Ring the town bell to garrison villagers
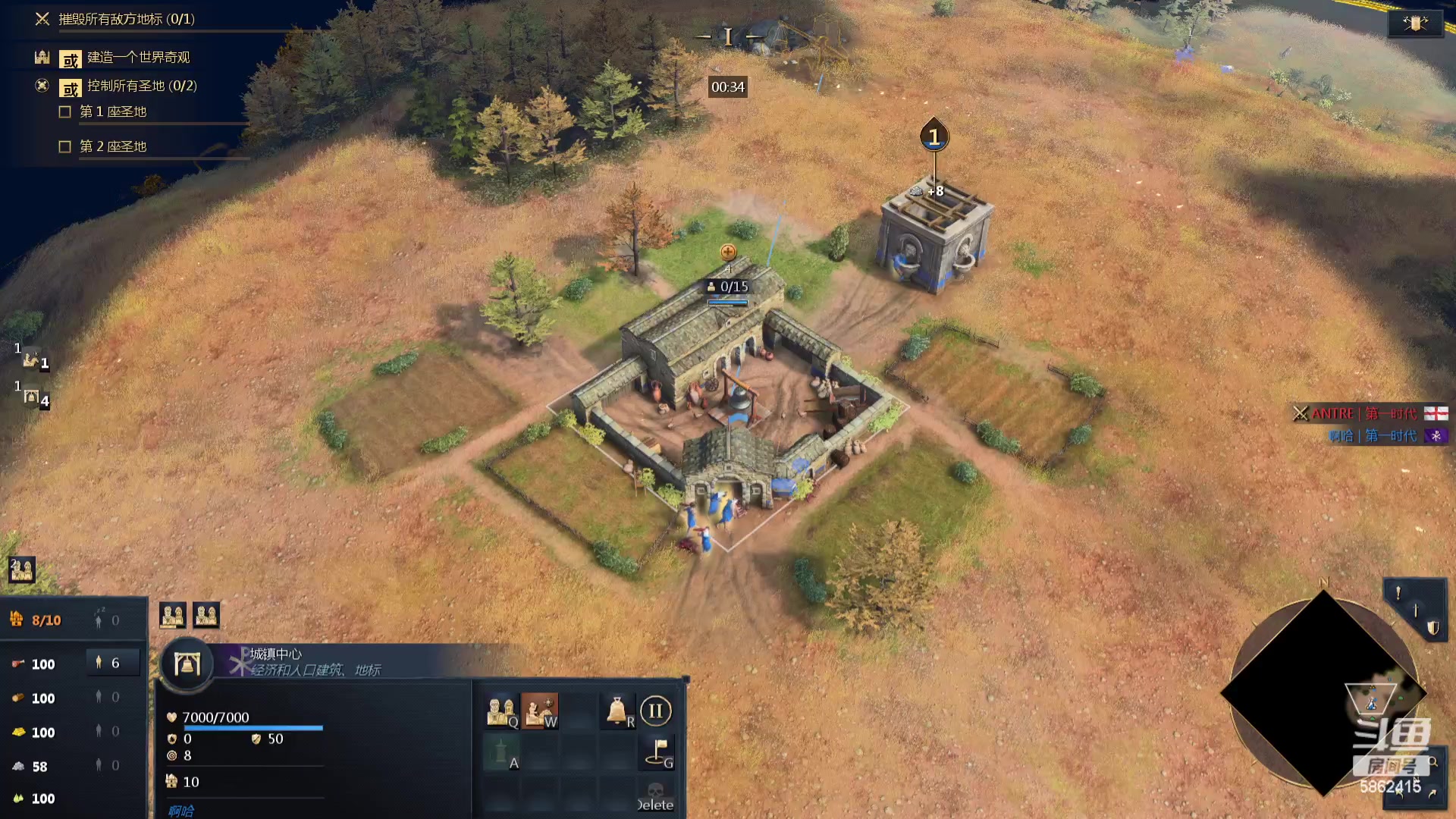Viewport: 1456px width, 819px height. point(617,711)
